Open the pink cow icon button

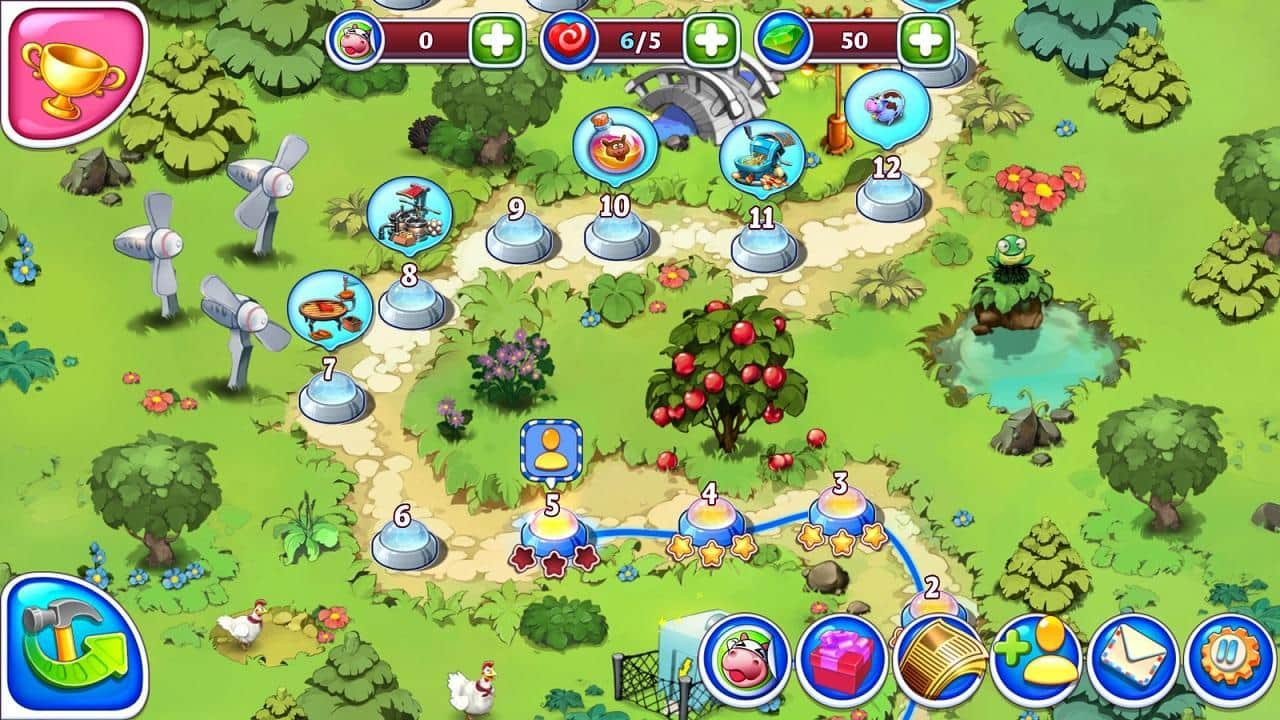click(x=745, y=659)
